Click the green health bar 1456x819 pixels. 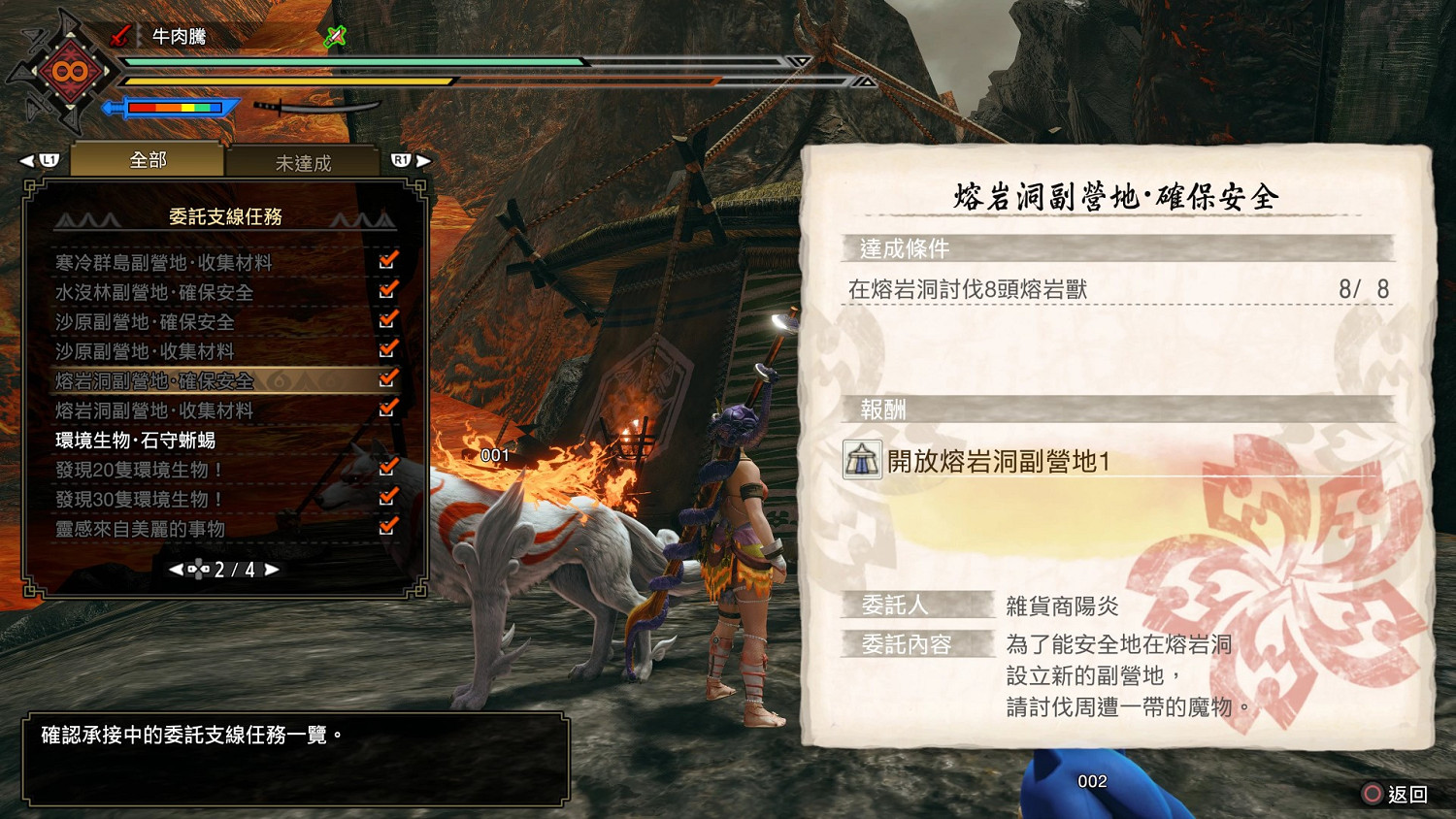coord(340,60)
